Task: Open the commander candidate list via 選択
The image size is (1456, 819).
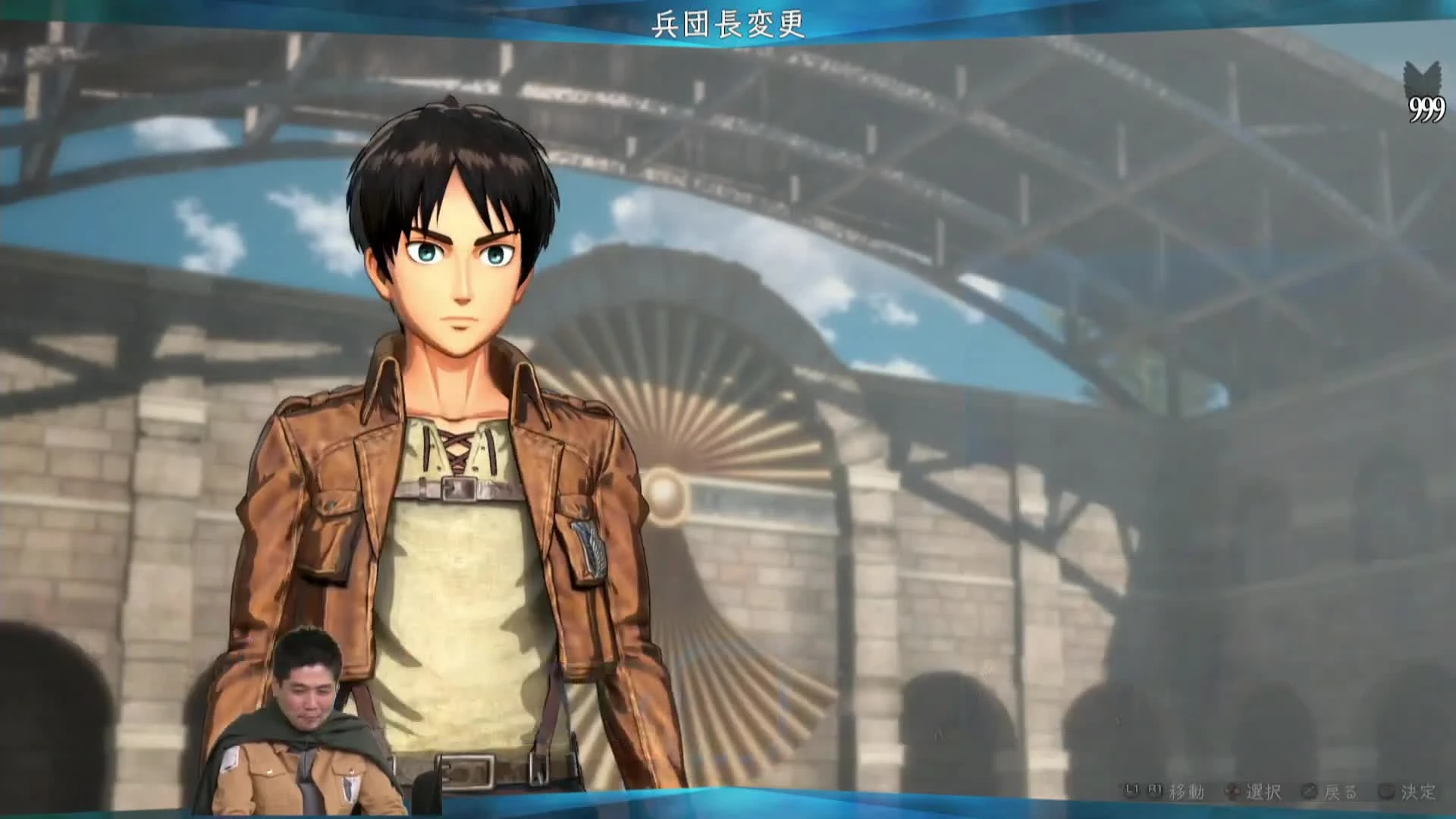Action: [1265, 790]
